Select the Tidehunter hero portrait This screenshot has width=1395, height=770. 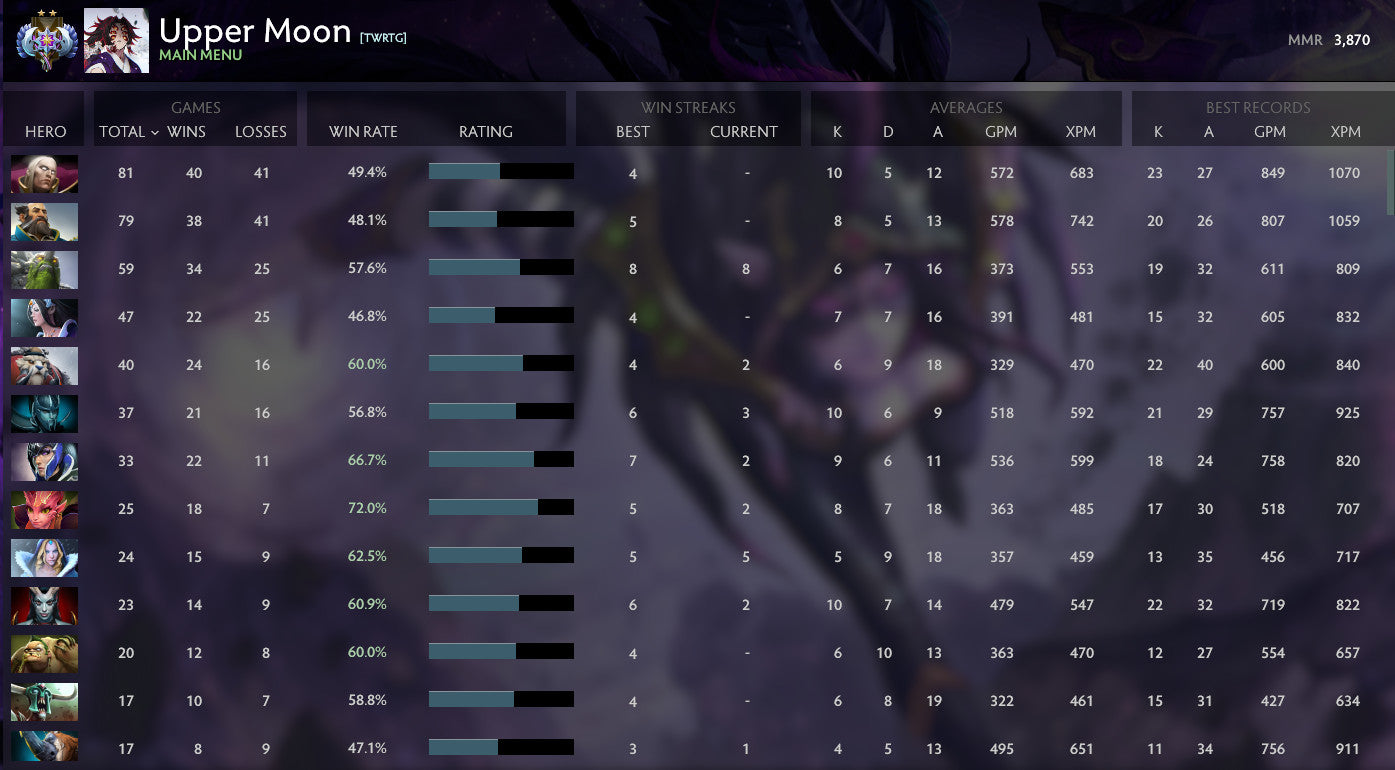tap(44, 269)
